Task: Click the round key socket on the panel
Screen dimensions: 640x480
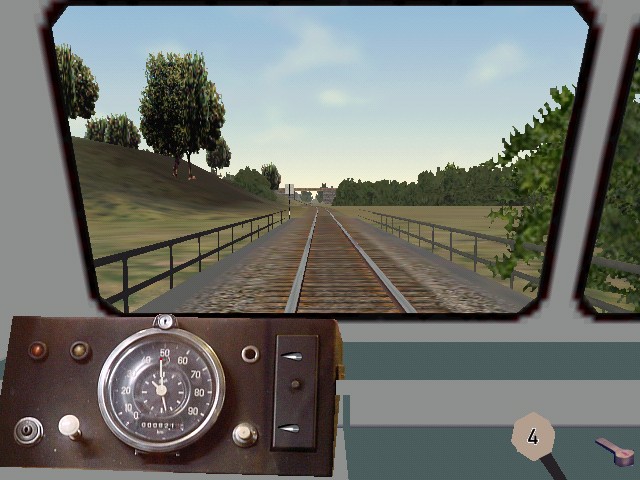Action: (28, 431)
